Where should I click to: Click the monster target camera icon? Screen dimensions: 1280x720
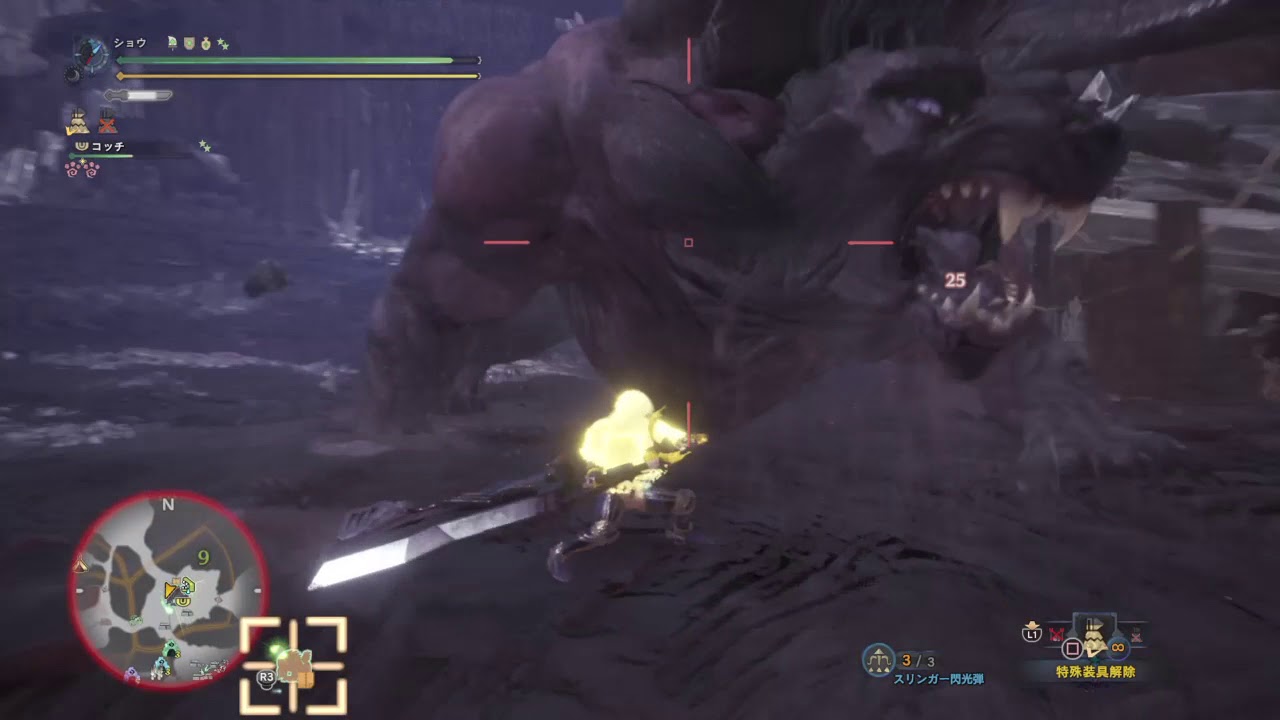point(293,665)
